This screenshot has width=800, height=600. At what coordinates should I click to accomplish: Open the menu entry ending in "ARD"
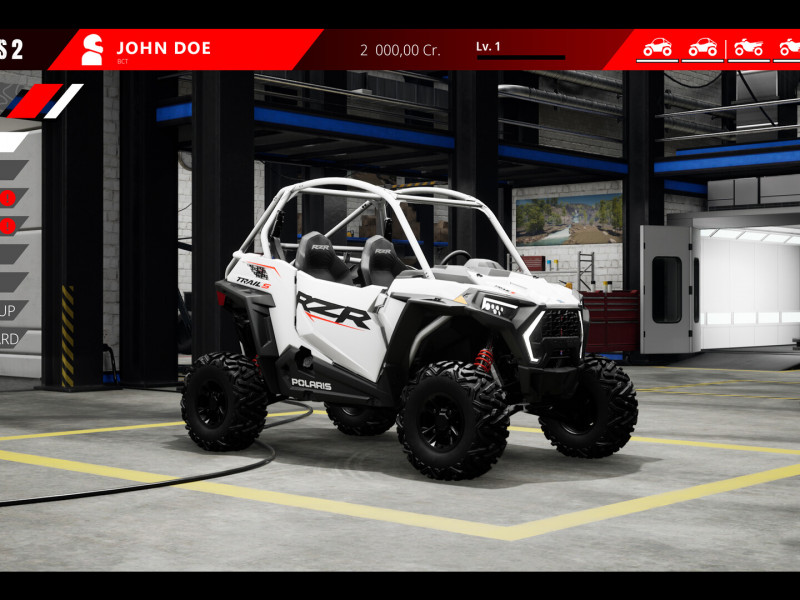(x=10, y=339)
